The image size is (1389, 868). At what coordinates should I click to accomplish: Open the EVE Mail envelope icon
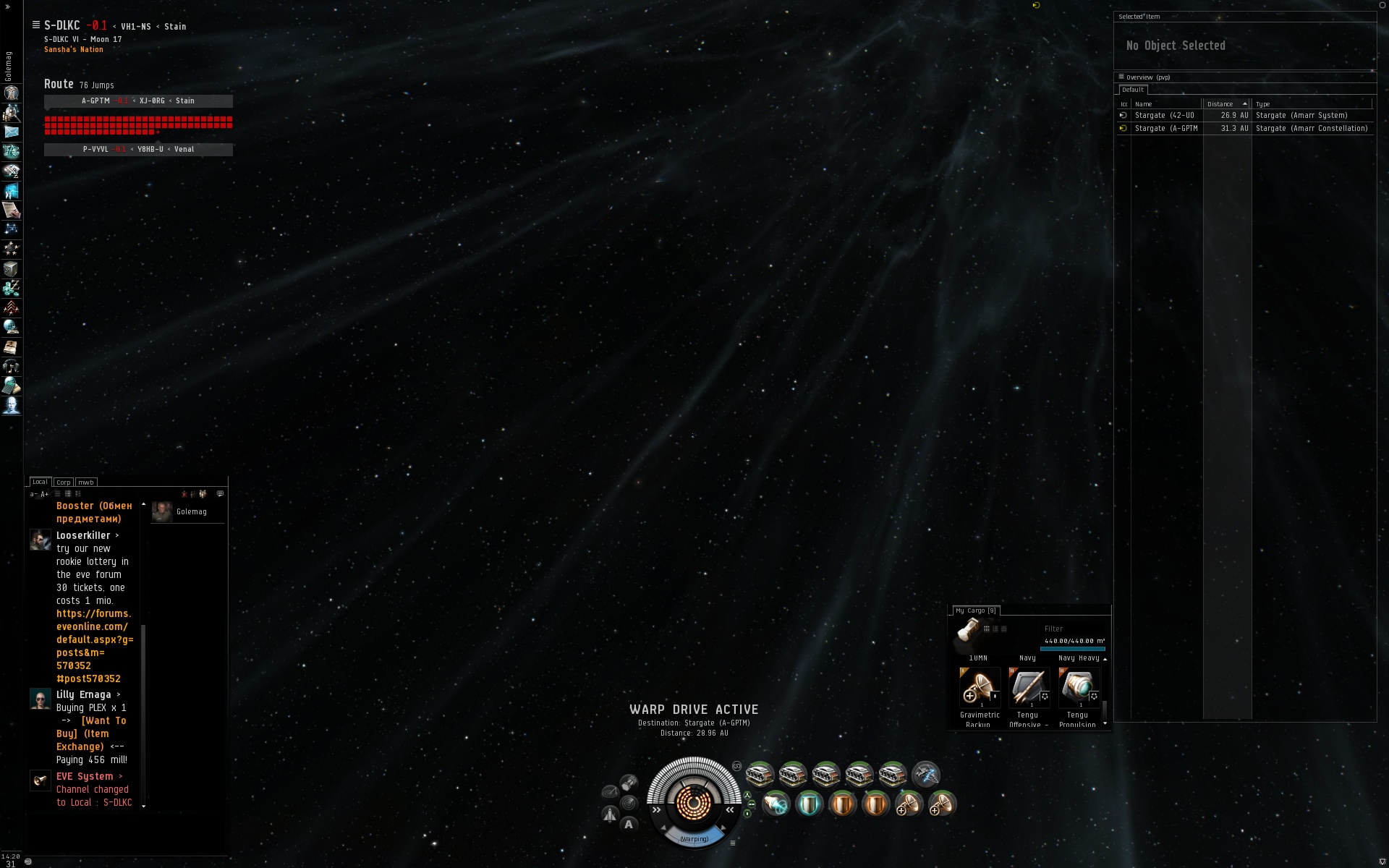point(12,132)
